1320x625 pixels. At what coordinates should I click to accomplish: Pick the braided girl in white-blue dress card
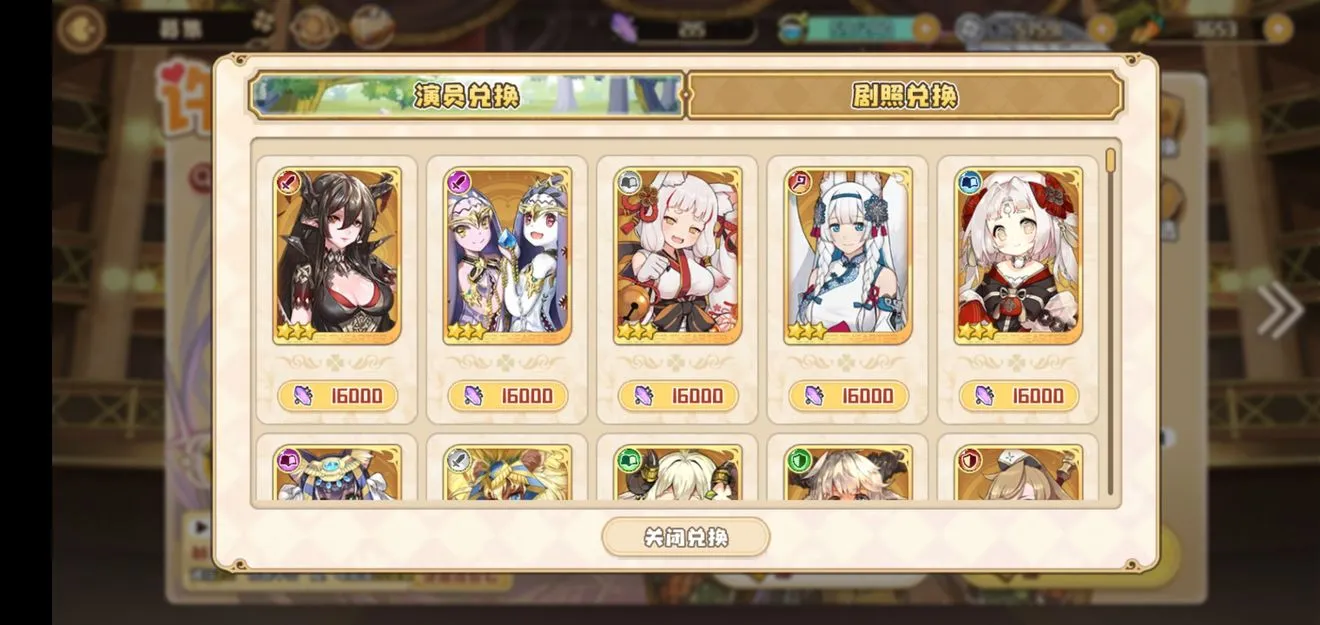[x=848, y=255]
